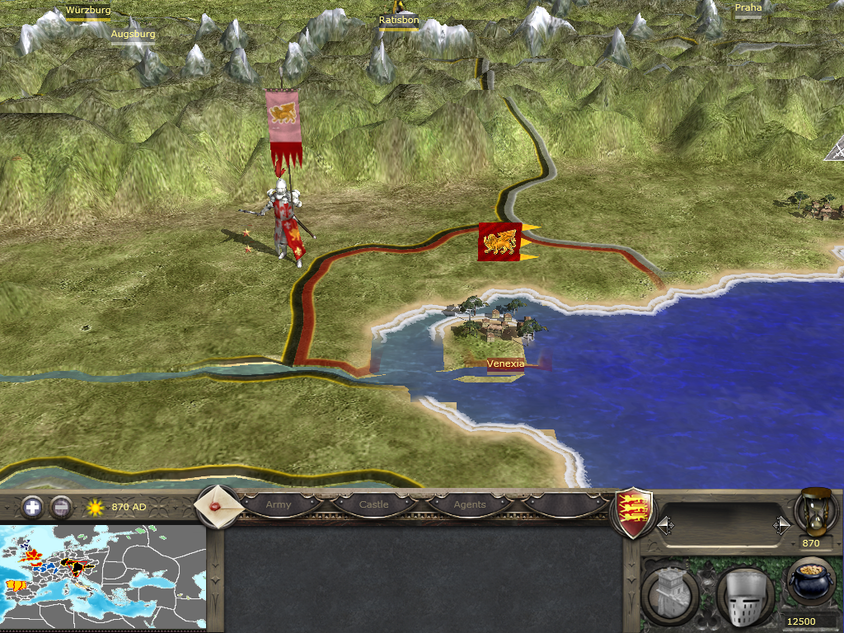844x633 pixels.
Task: Open the recruitment knight helmet button
Action: point(745,594)
